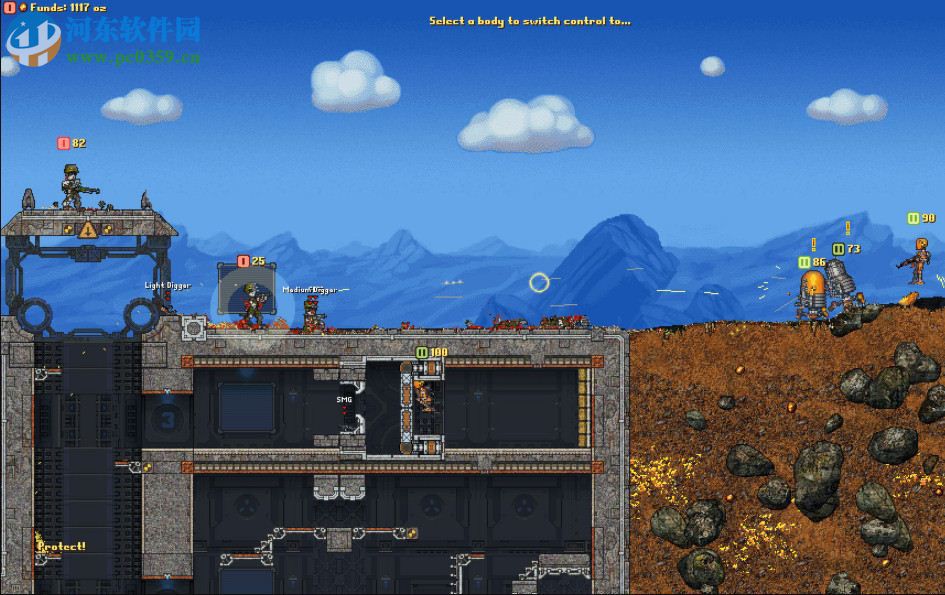Switch control to the highlighted 25-health soldier

[251, 303]
